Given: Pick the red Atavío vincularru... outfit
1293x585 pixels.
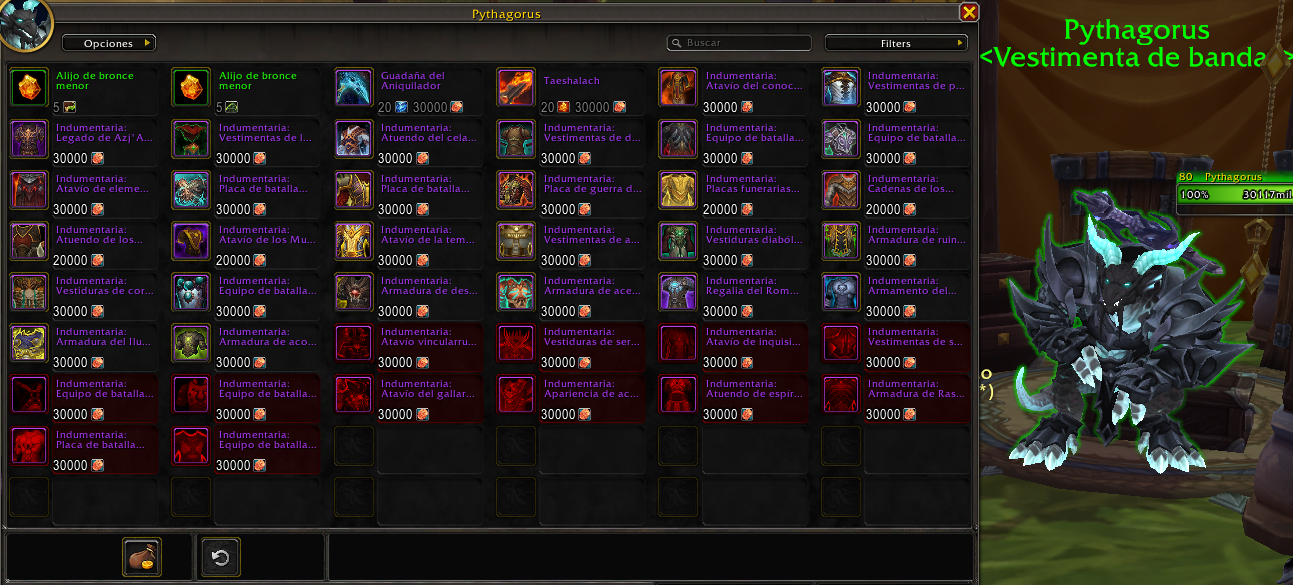Looking at the screenshot, I should point(354,344).
